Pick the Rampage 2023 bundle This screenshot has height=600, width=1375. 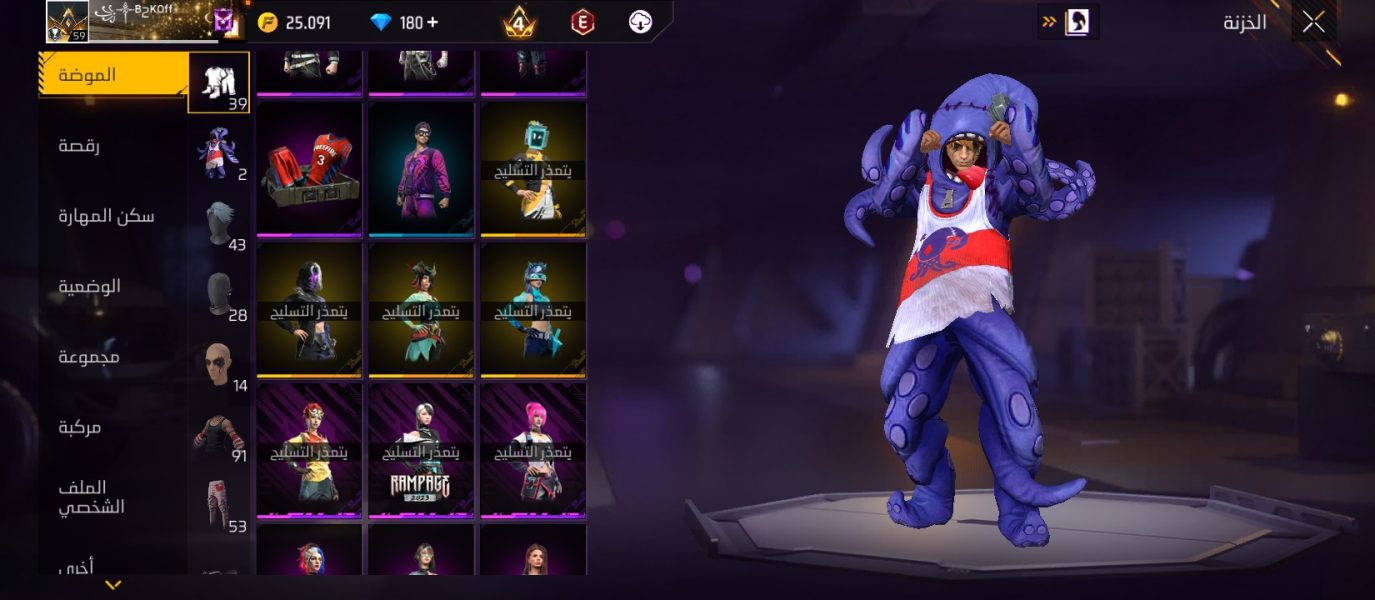point(421,451)
